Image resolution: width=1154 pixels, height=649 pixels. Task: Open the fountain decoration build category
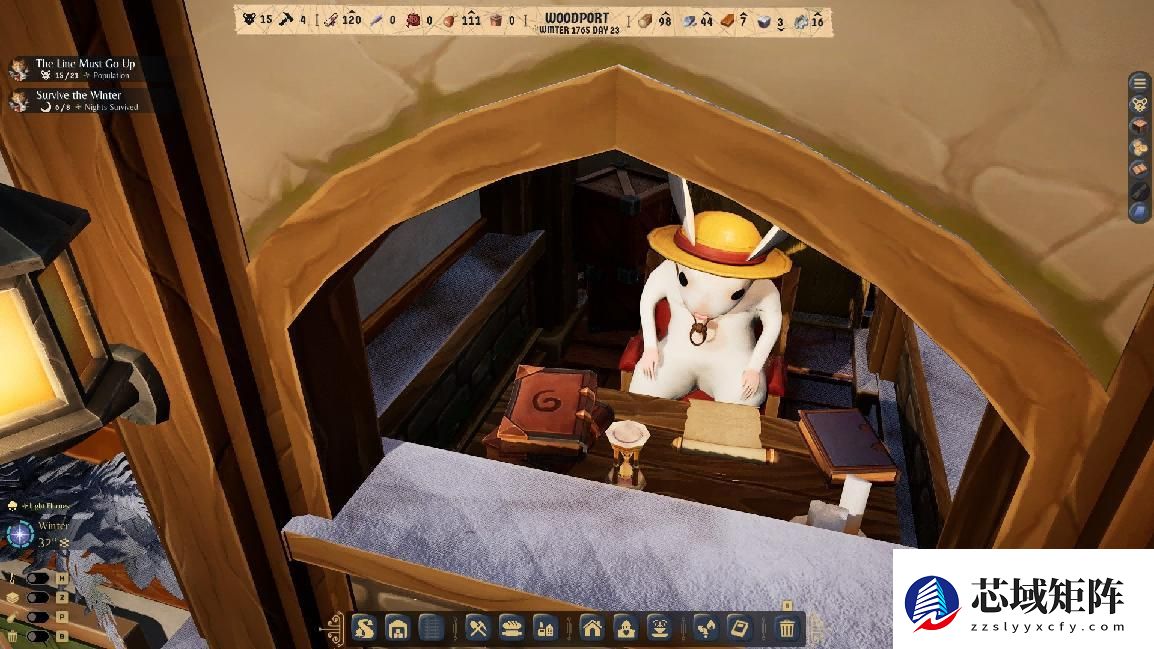[659, 628]
